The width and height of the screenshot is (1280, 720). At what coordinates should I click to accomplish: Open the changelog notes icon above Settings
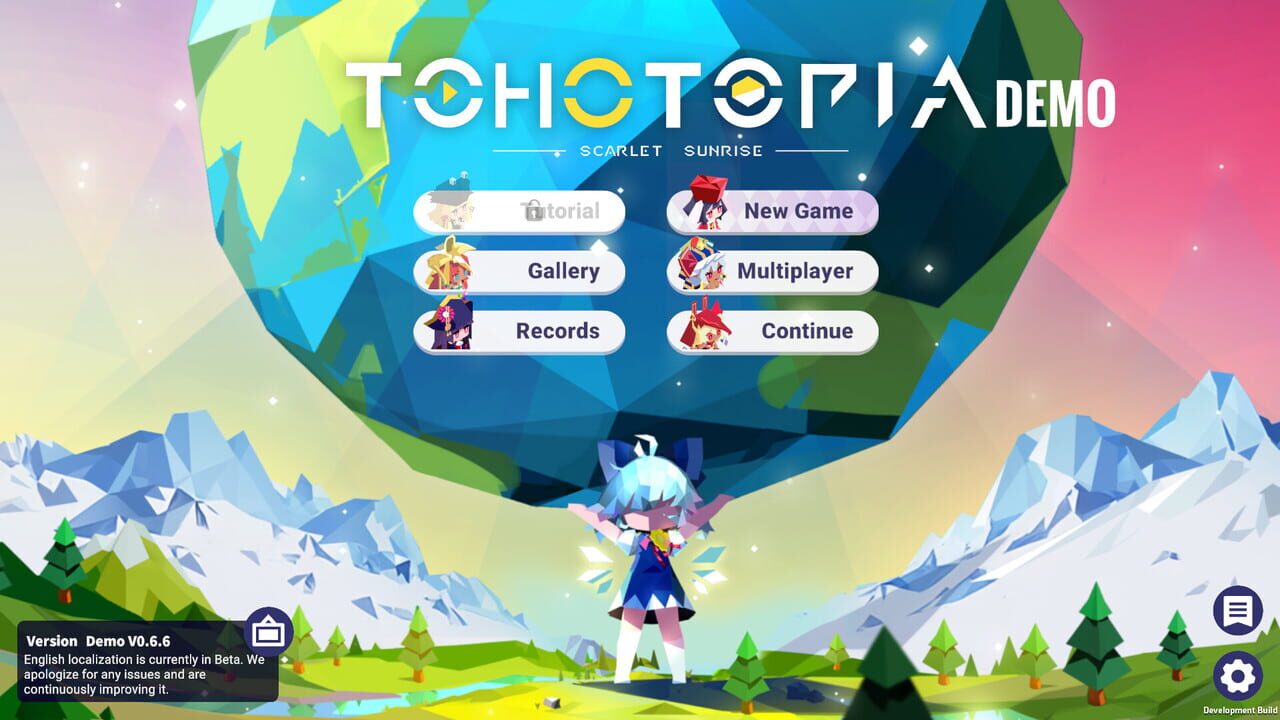1238,611
